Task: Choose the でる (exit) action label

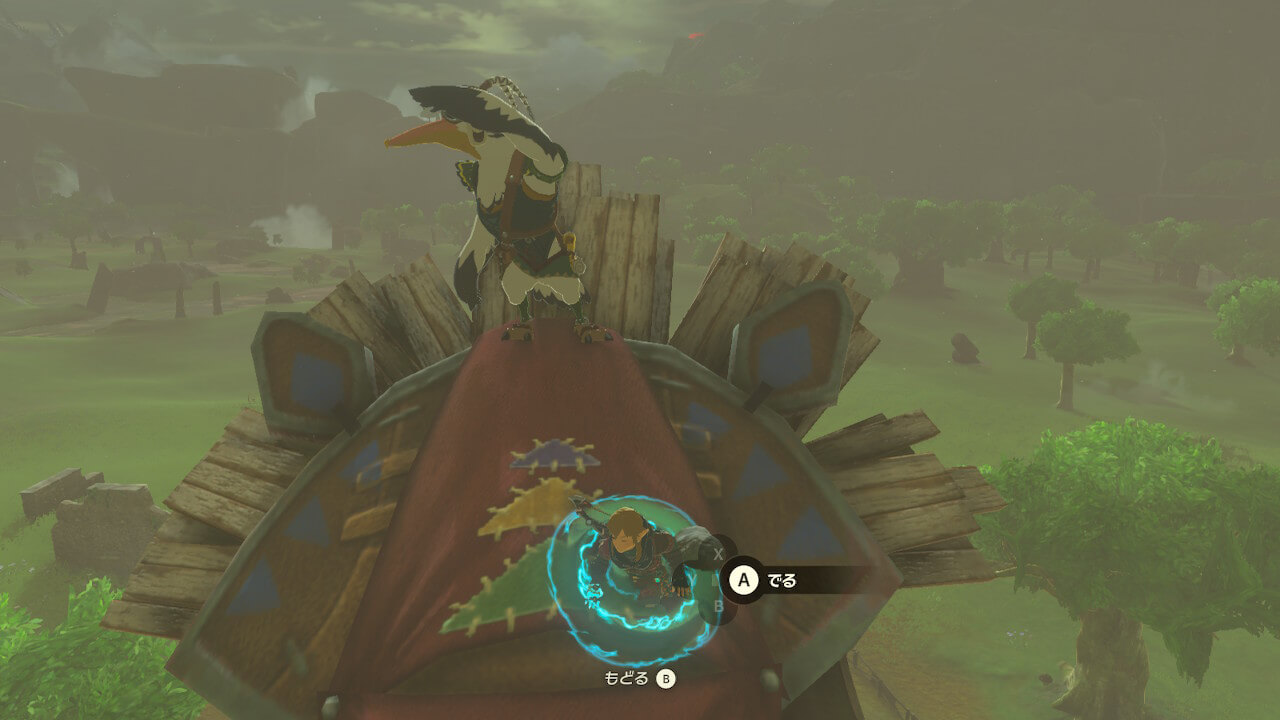Action: (x=781, y=580)
